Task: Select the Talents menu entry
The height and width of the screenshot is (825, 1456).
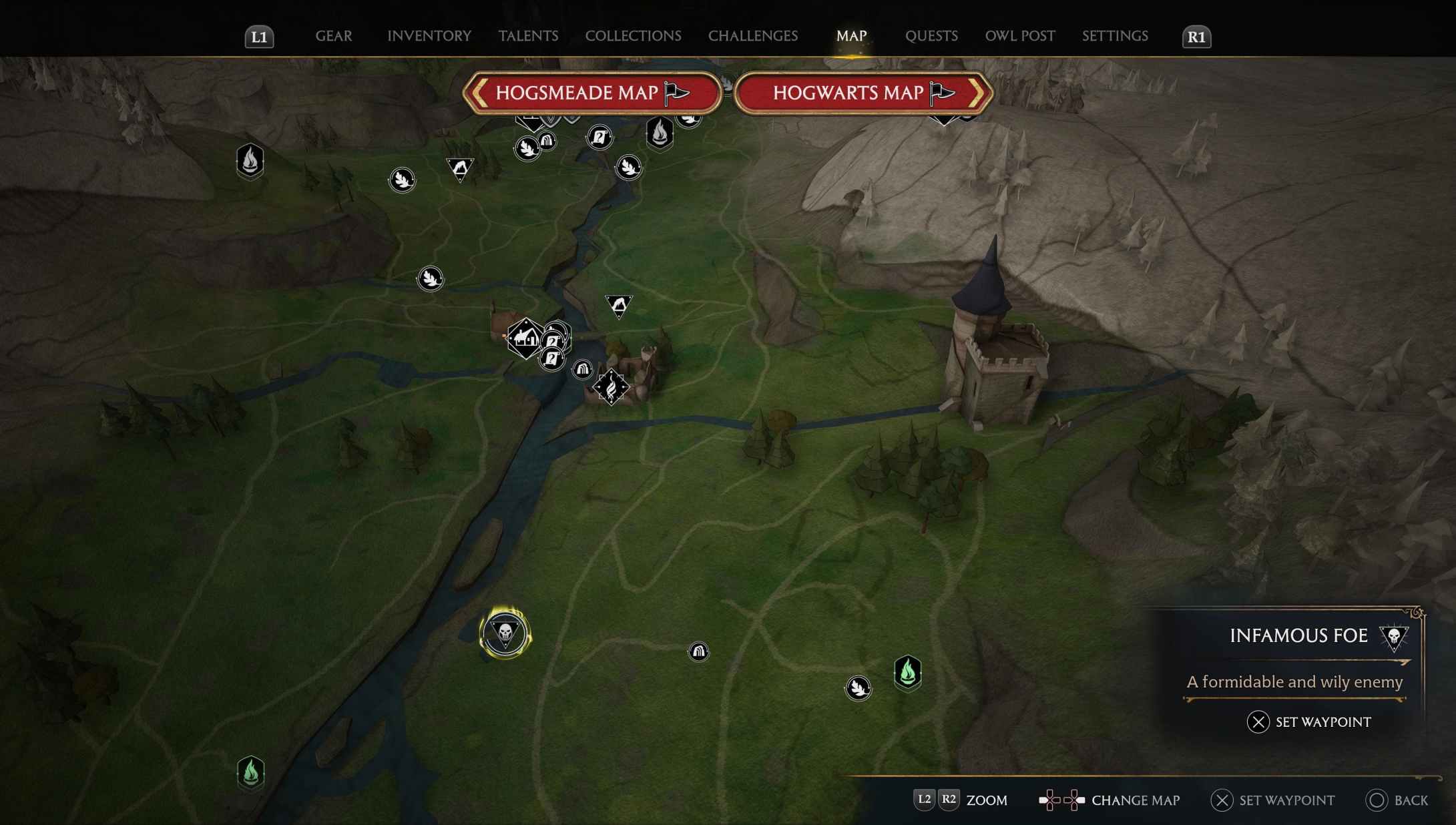Action: pos(528,36)
